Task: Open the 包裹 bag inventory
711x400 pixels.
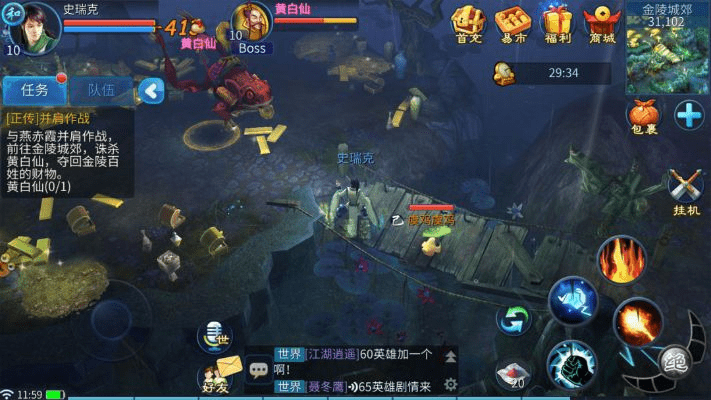Action: 643,117
